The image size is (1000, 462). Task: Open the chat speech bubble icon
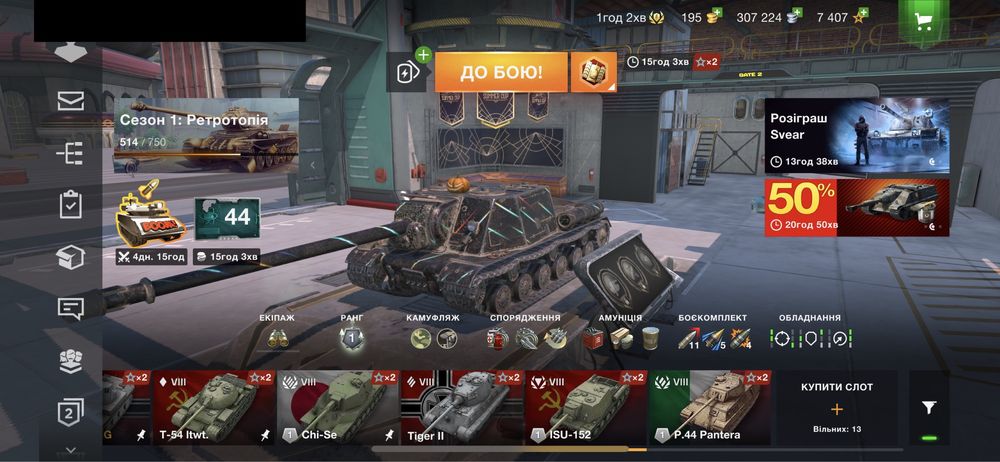(70, 307)
